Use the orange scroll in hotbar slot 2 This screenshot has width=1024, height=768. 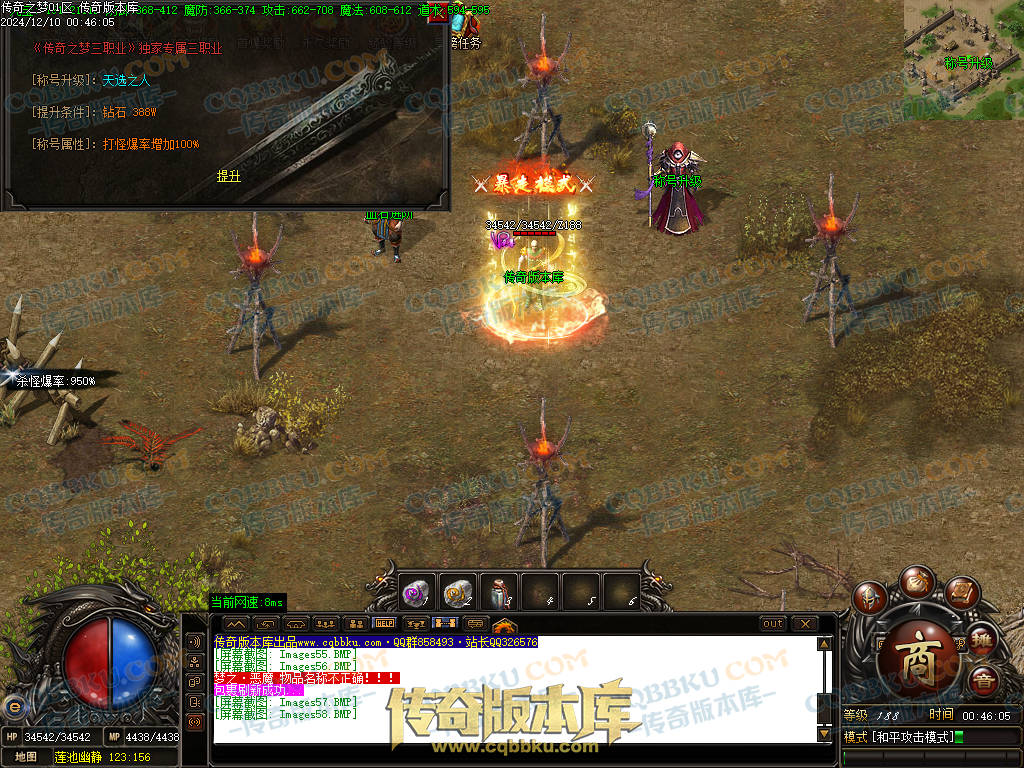click(x=457, y=593)
